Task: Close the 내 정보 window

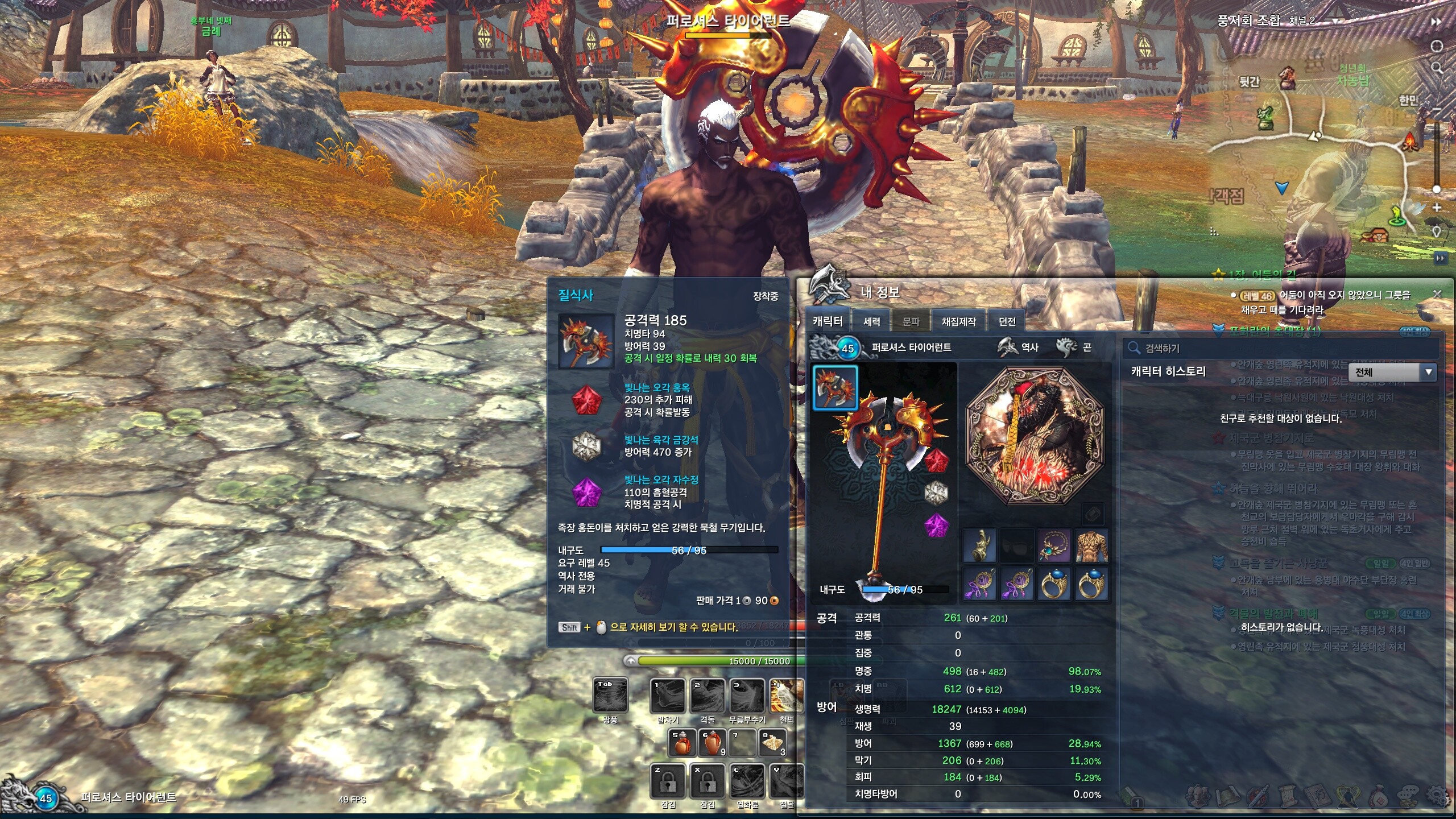Action: pos(1437,294)
